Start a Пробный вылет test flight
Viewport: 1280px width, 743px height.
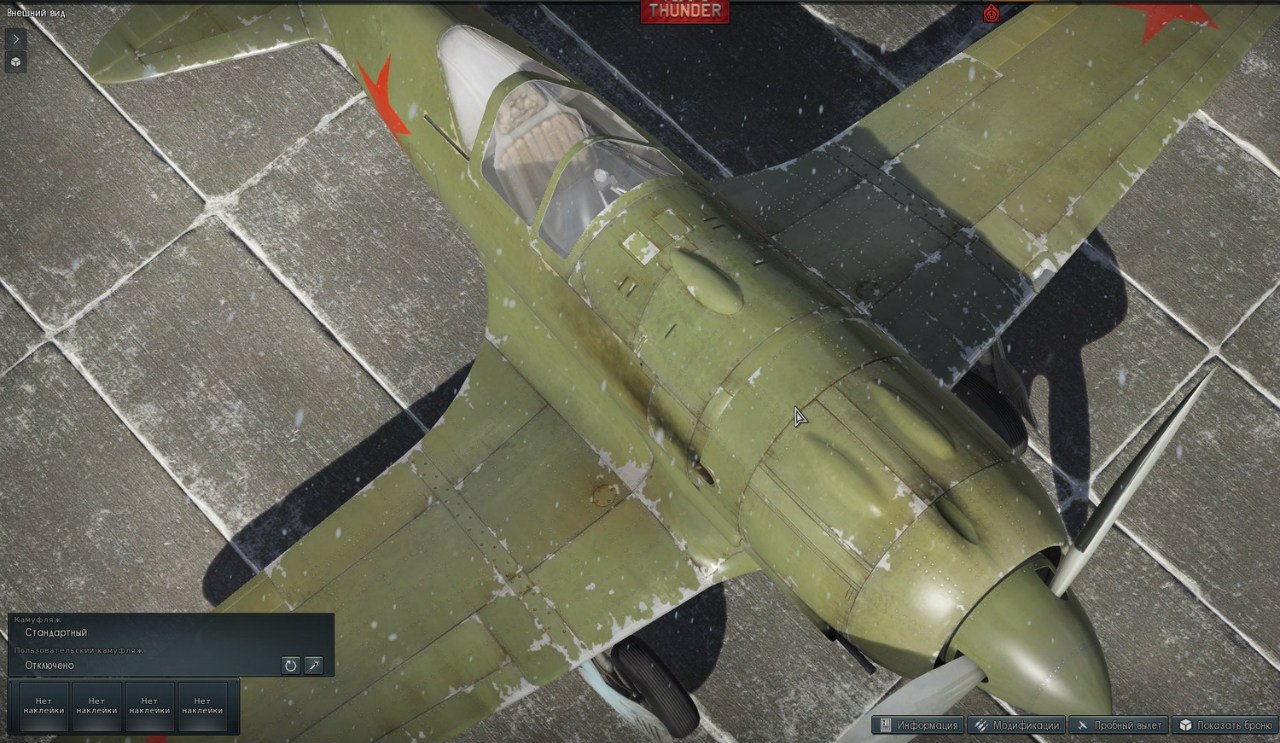tap(1119, 726)
